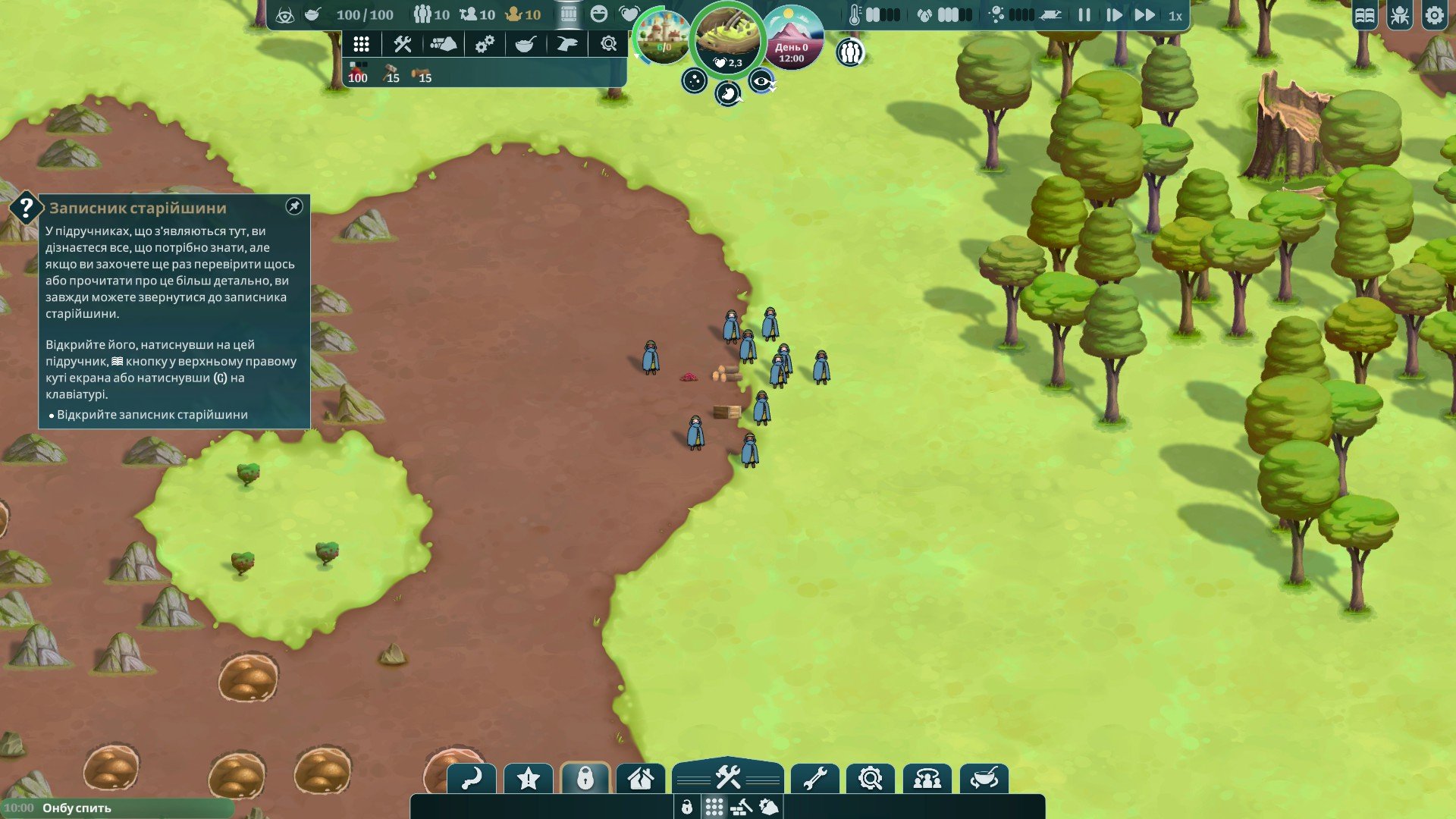The image size is (1456, 819).
Task: Show all resources grid tab
Action: 361,44
